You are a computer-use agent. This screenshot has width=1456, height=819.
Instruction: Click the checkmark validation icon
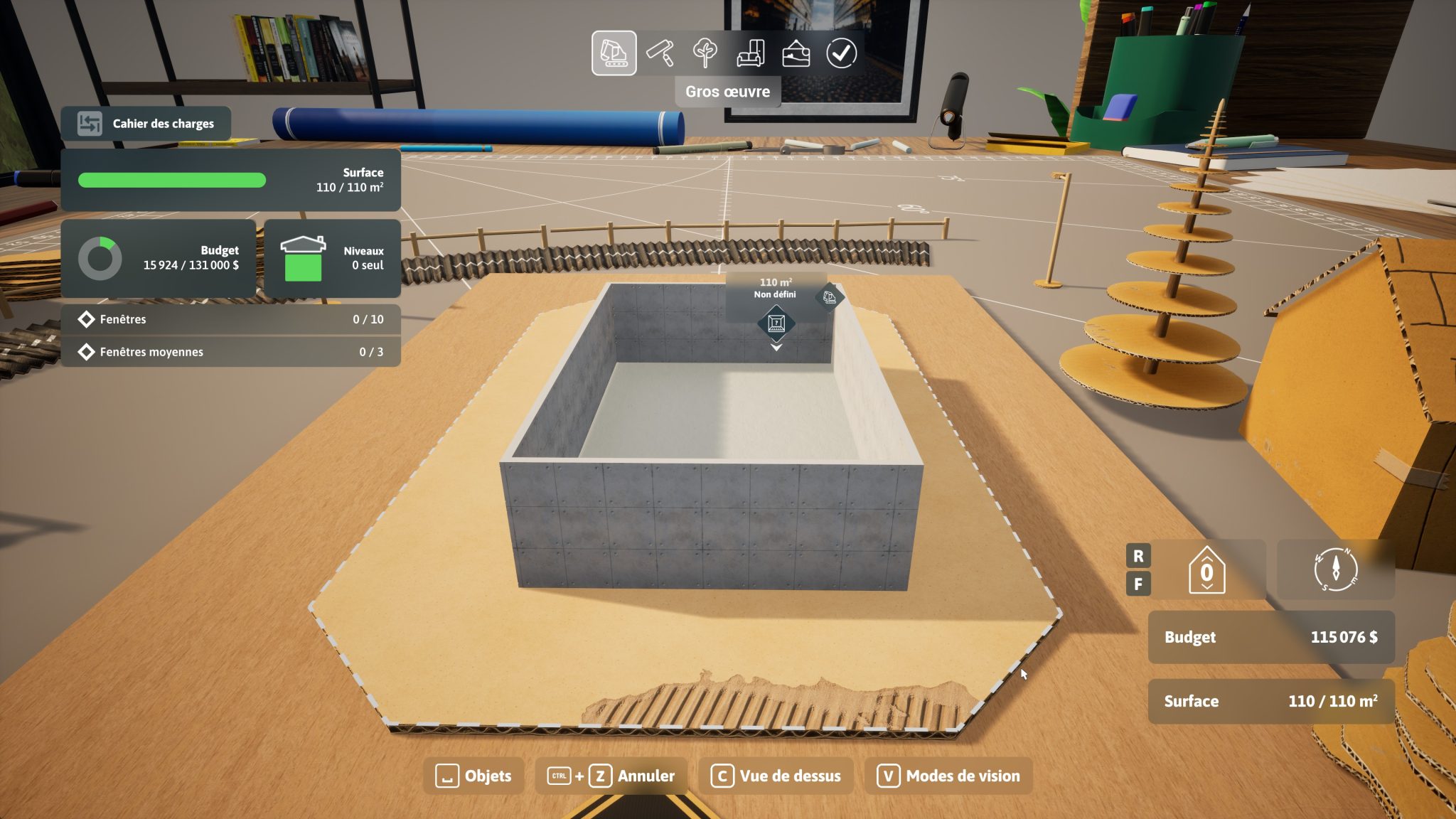(x=843, y=53)
